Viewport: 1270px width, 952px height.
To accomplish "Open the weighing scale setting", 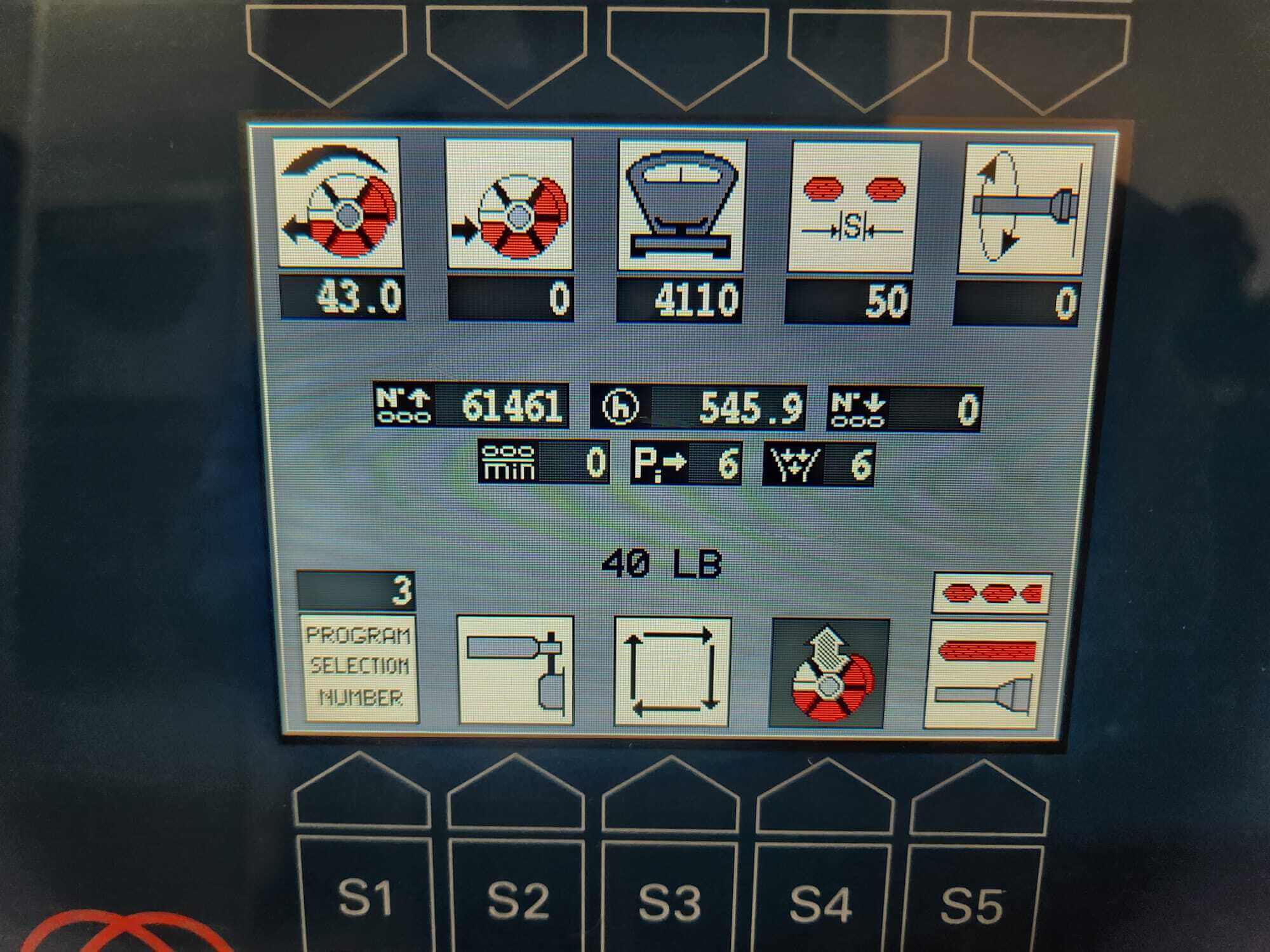I will pos(682,206).
